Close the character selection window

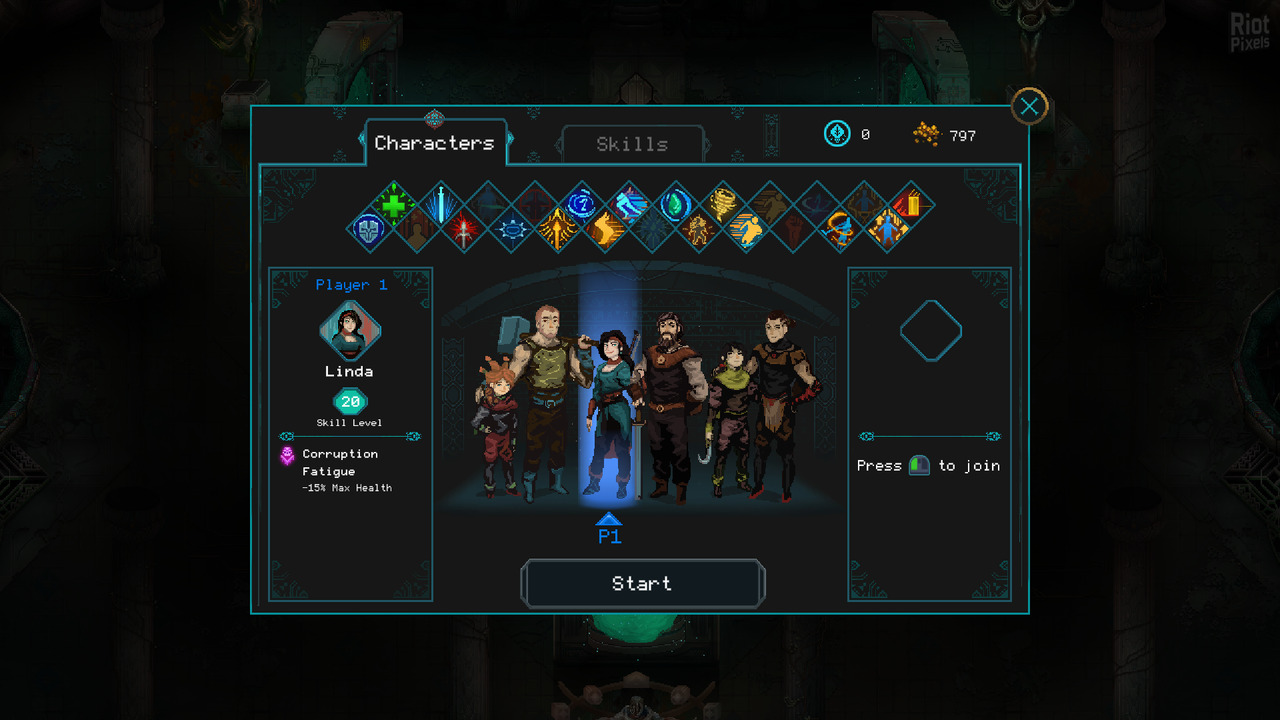point(1029,106)
